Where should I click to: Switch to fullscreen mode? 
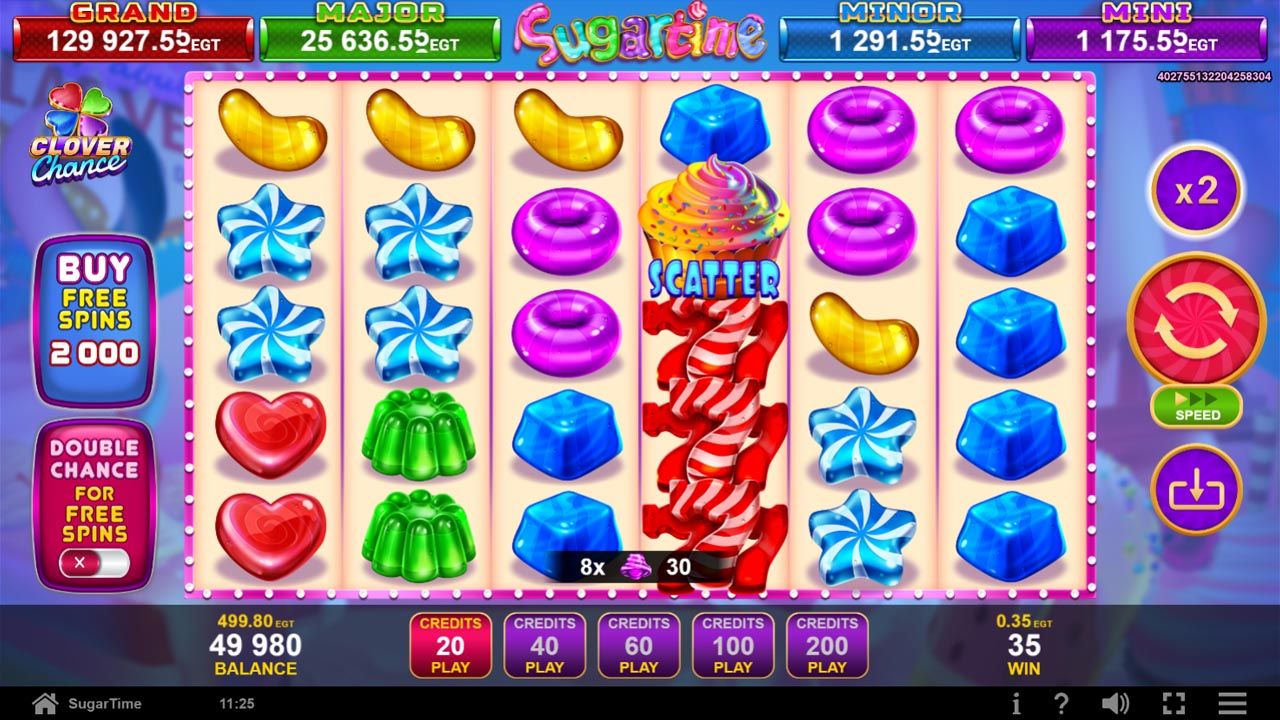tap(1174, 703)
